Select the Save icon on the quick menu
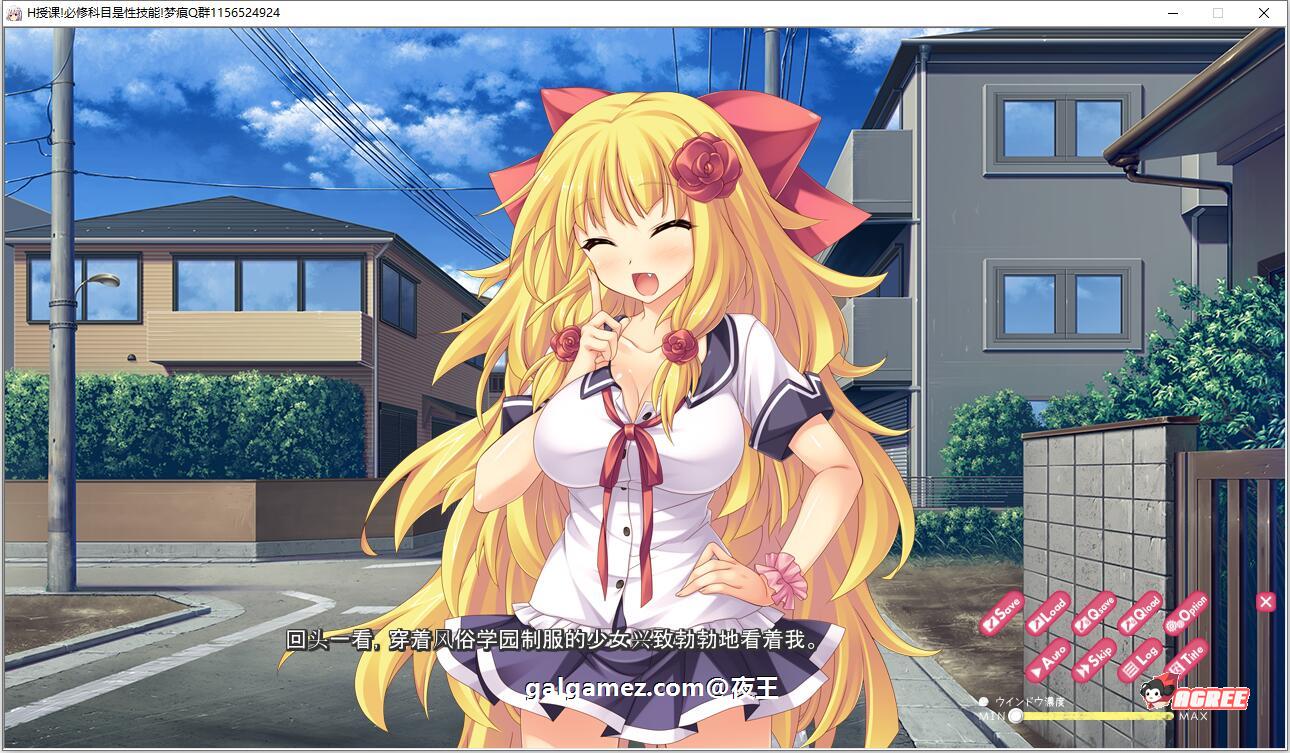The width and height of the screenshot is (1290, 753). tap(1000, 613)
